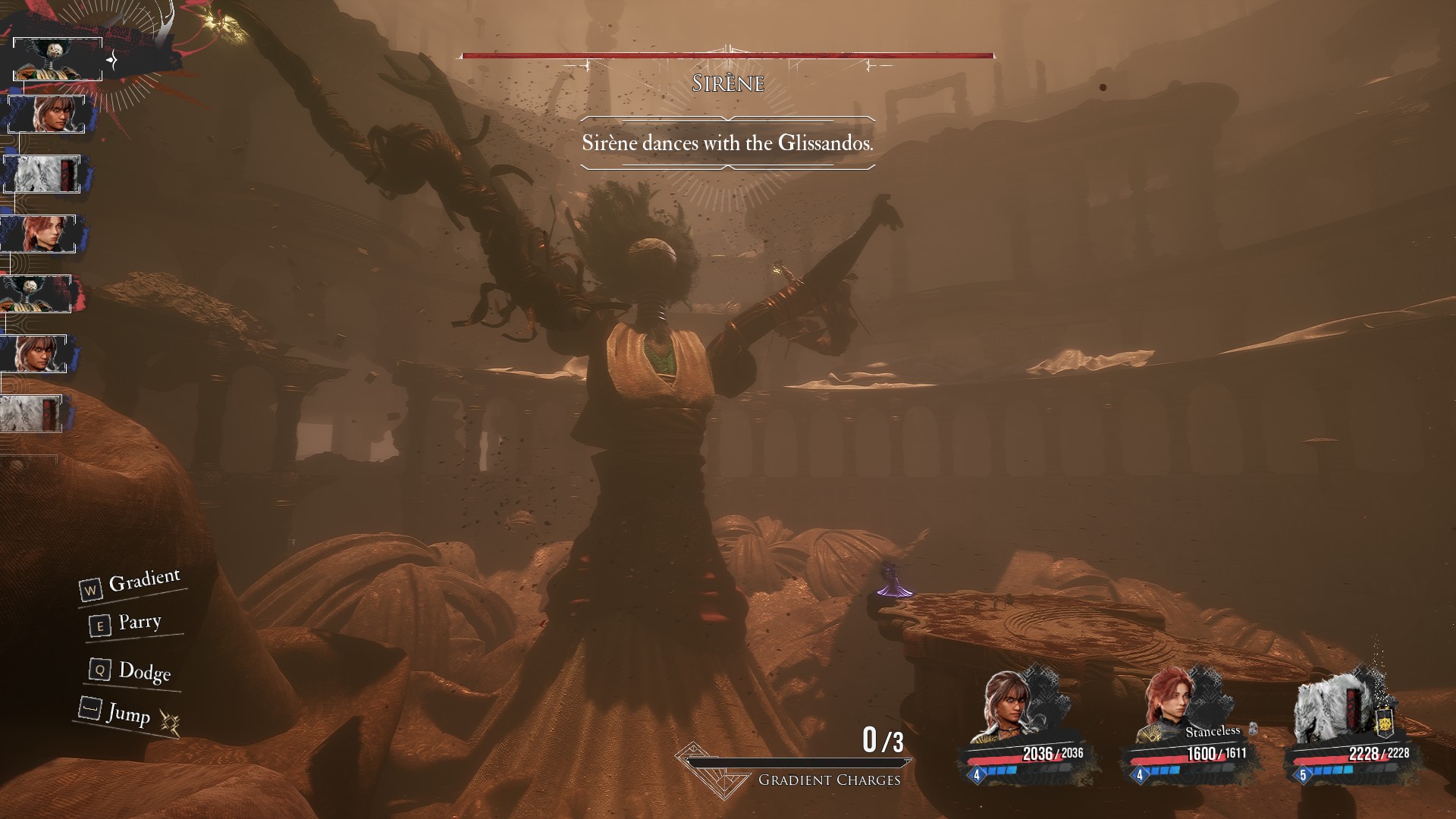Select Sirène's active-turn portrait atop the turn order
This screenshot has width=1456, height=819.
coord(57,58)
